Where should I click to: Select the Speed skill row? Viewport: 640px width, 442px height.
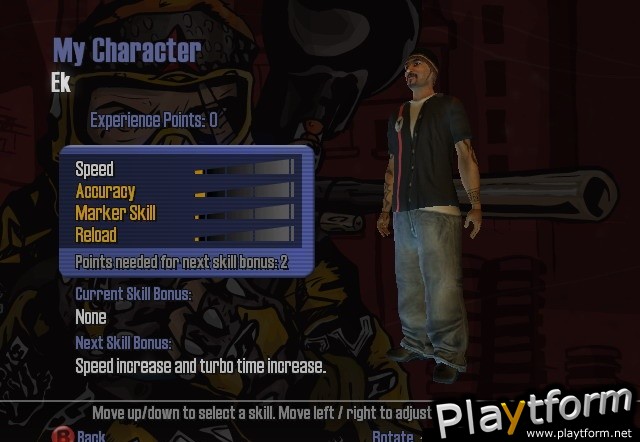pyautogui.click(x=95, y=169)
